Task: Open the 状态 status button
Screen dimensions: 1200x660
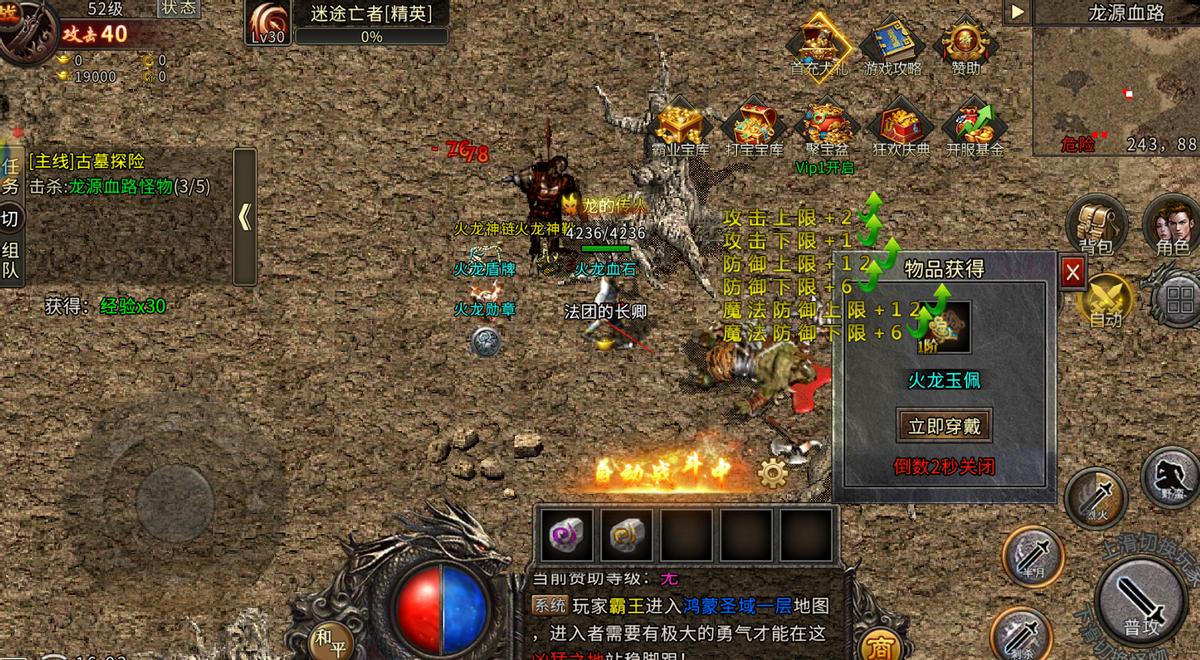Action: tap(179, 8)
